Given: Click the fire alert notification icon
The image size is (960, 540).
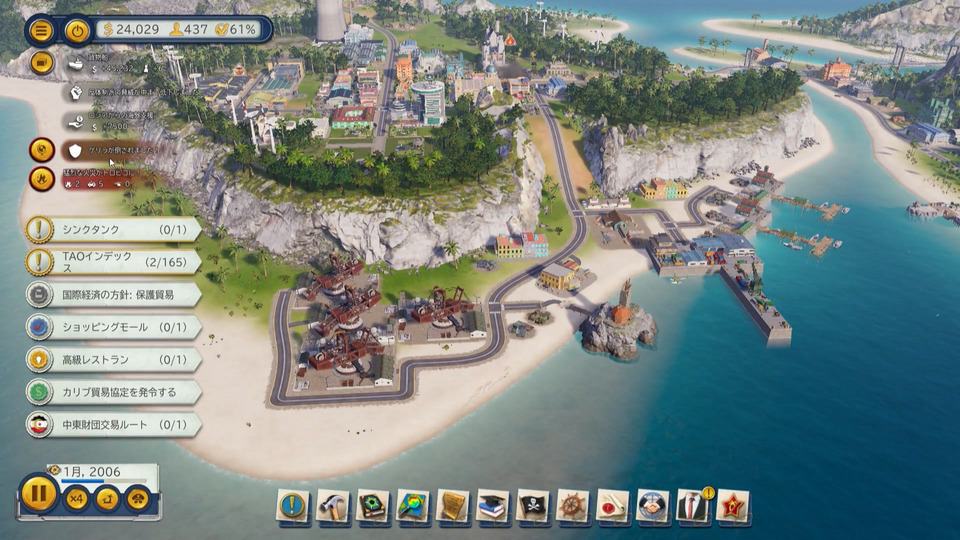Looking at the screenshot, I should pos(42,179).
